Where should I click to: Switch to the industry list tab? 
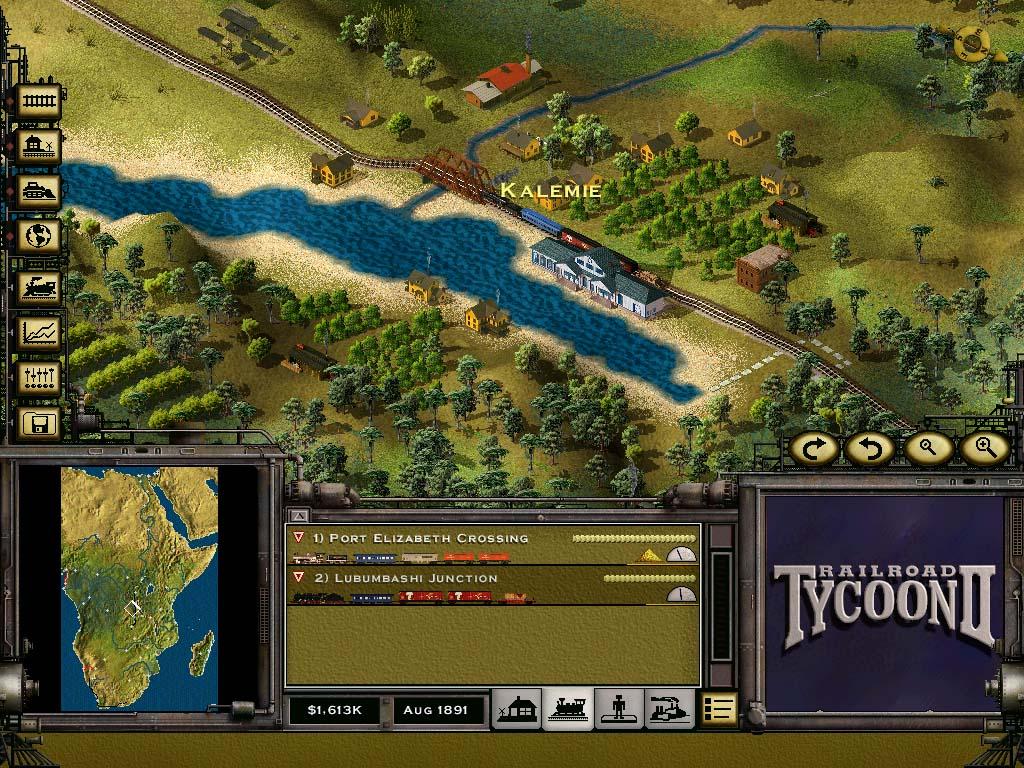pos(669,709)
